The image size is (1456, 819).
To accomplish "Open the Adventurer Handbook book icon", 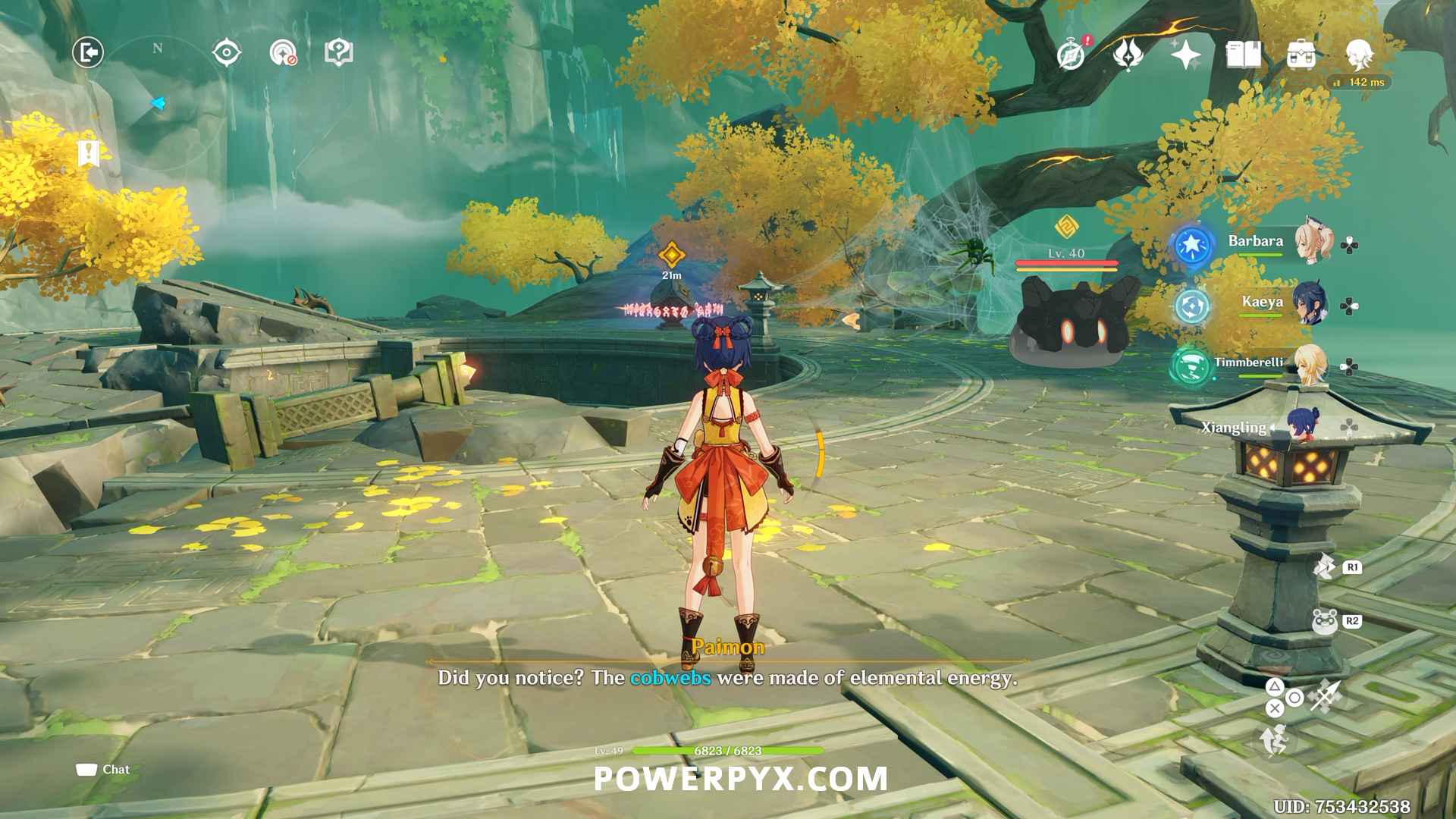I will pos(1244,55).
